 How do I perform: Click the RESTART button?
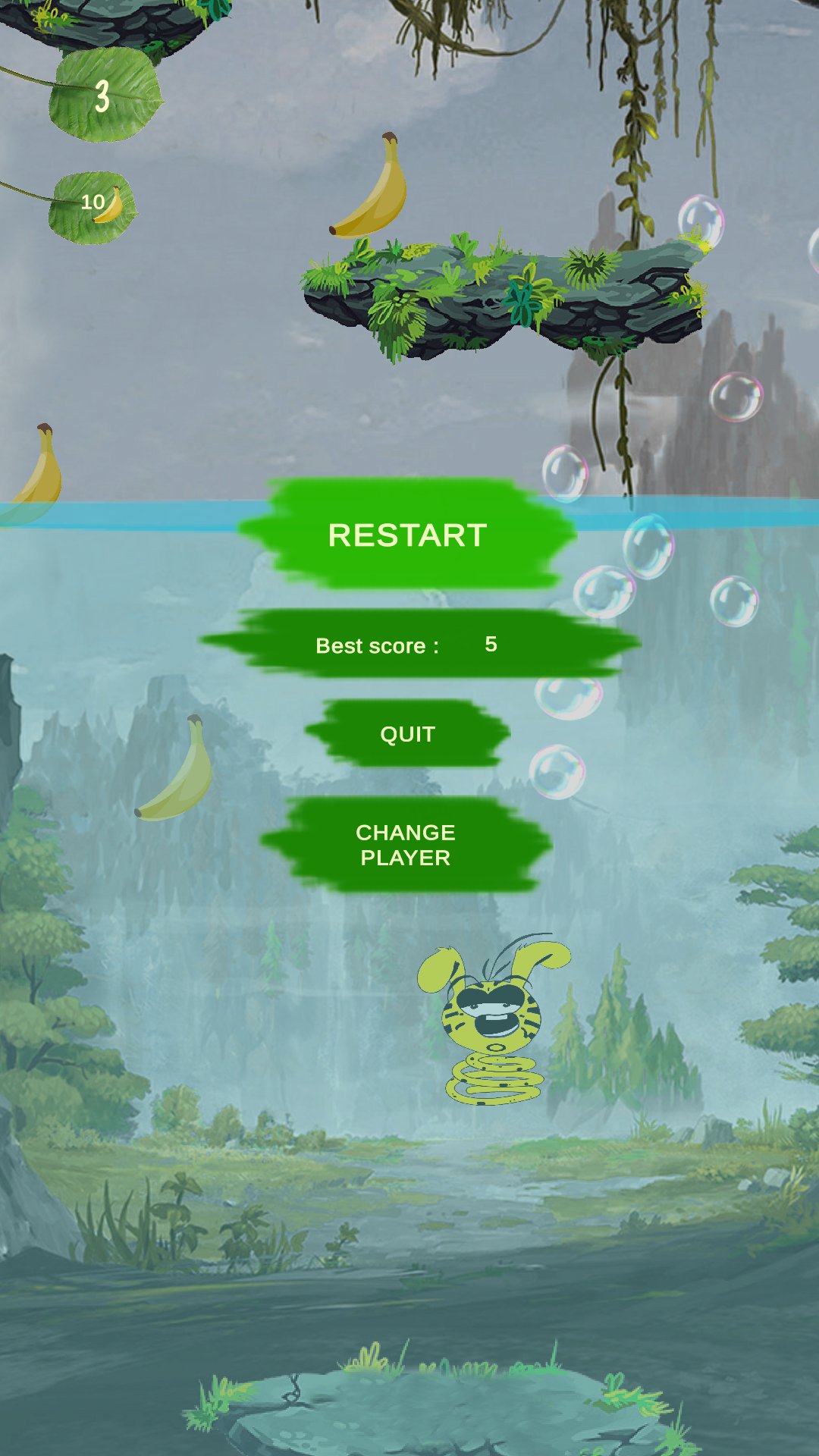[x=407, y=535]
